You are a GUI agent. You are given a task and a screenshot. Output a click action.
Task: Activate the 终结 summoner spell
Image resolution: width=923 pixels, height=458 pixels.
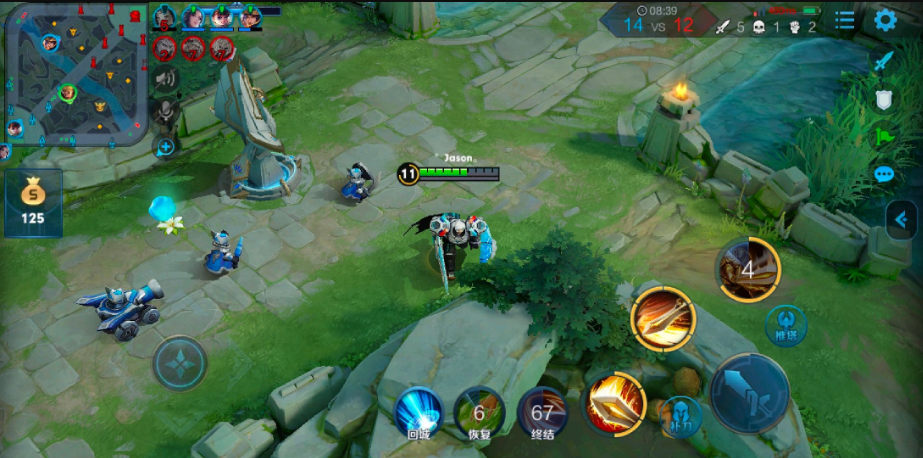coord(542,411)
